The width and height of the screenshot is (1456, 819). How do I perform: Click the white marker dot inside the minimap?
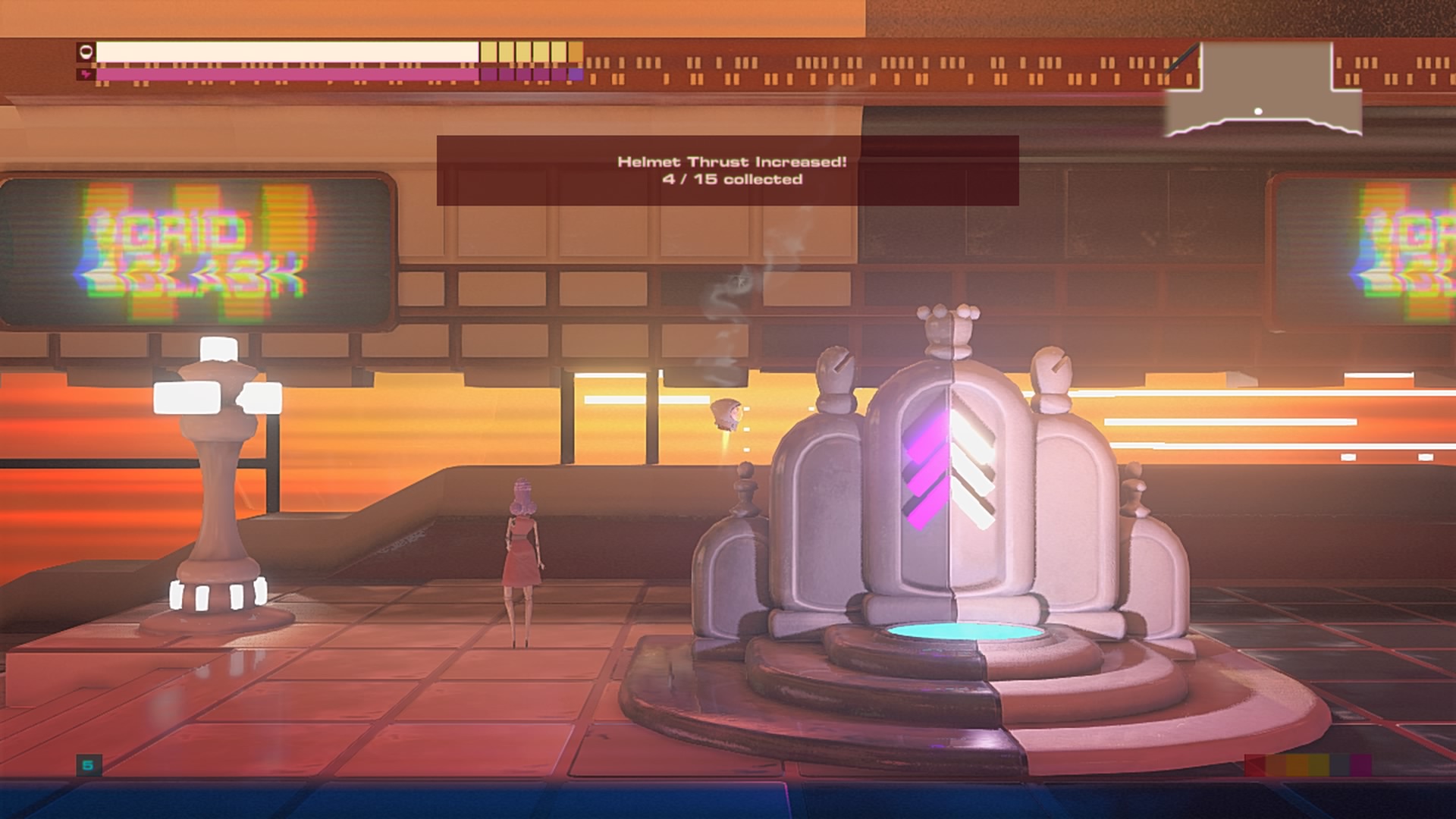pyautogui.click(x=1258, y=111)
